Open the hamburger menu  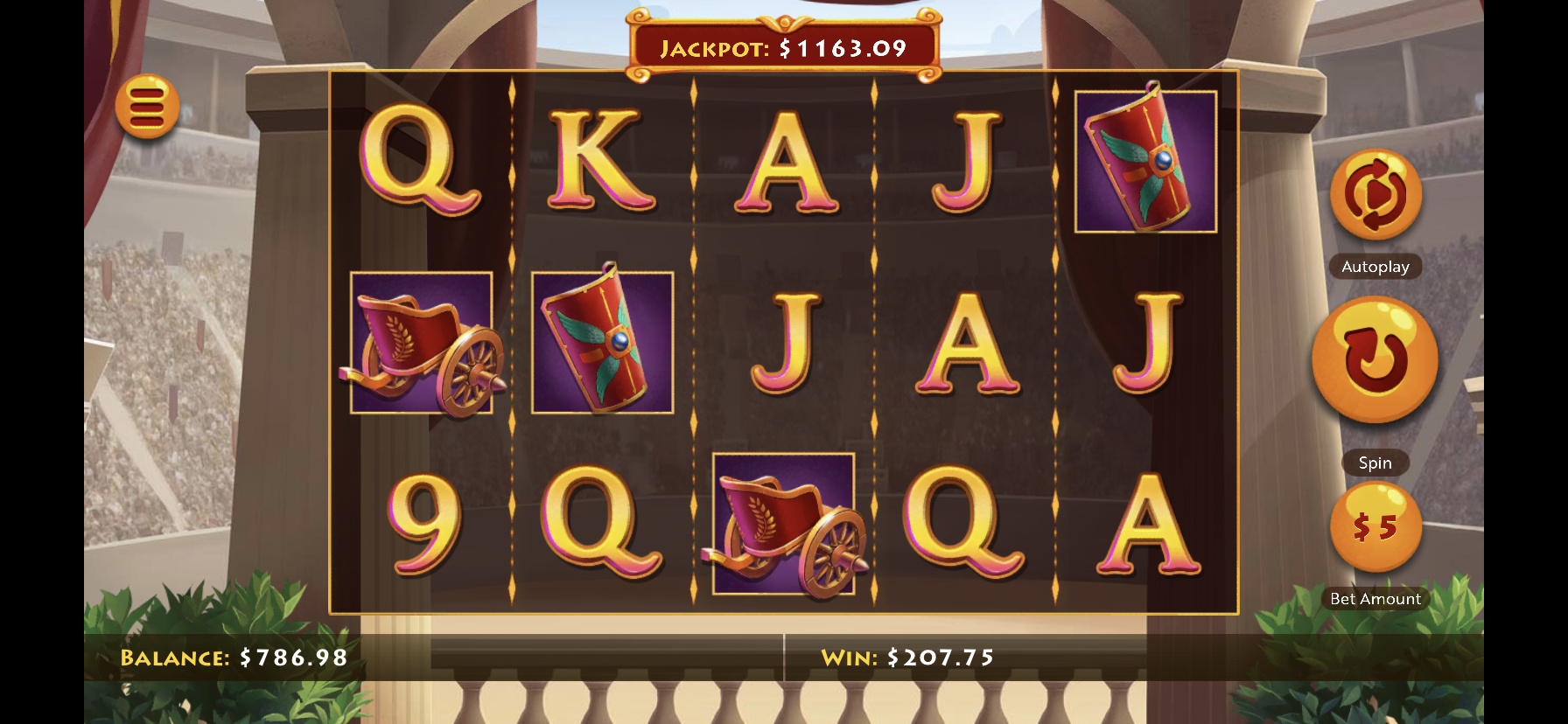click(x=147, y=107)
